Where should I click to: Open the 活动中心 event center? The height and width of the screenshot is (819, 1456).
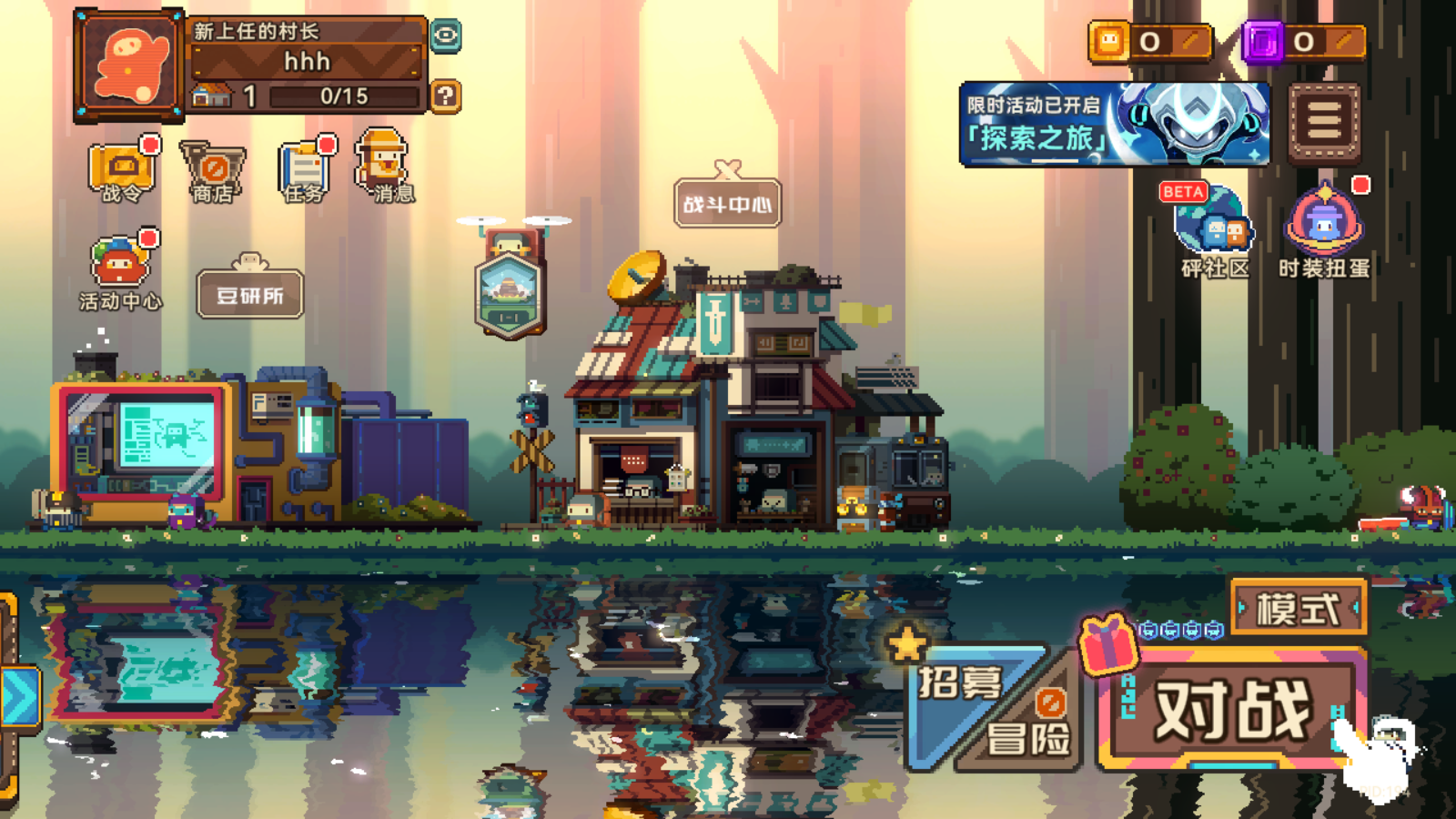[x=120, y=270]
